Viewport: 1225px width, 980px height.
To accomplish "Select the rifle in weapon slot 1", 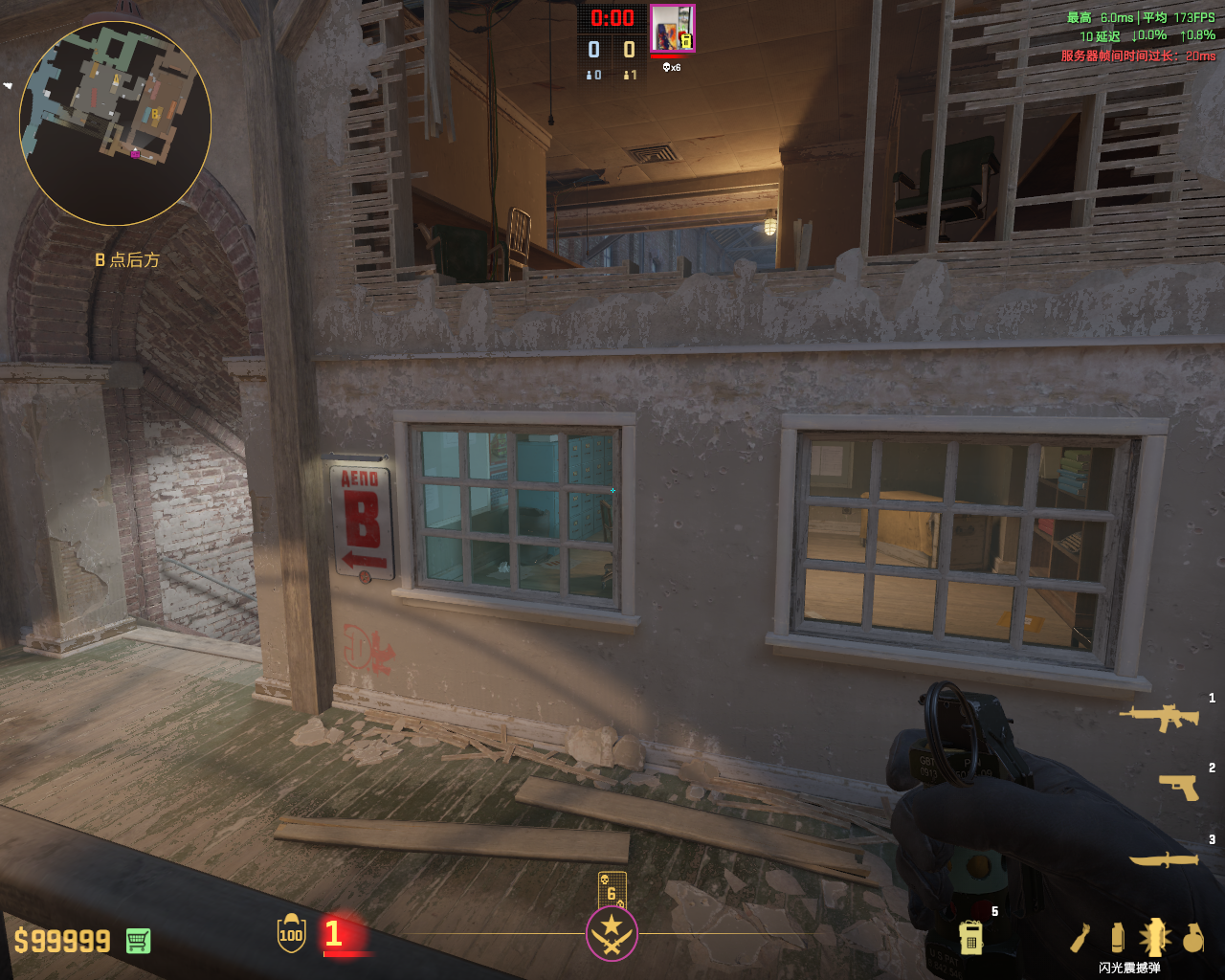I will 1159,717.
